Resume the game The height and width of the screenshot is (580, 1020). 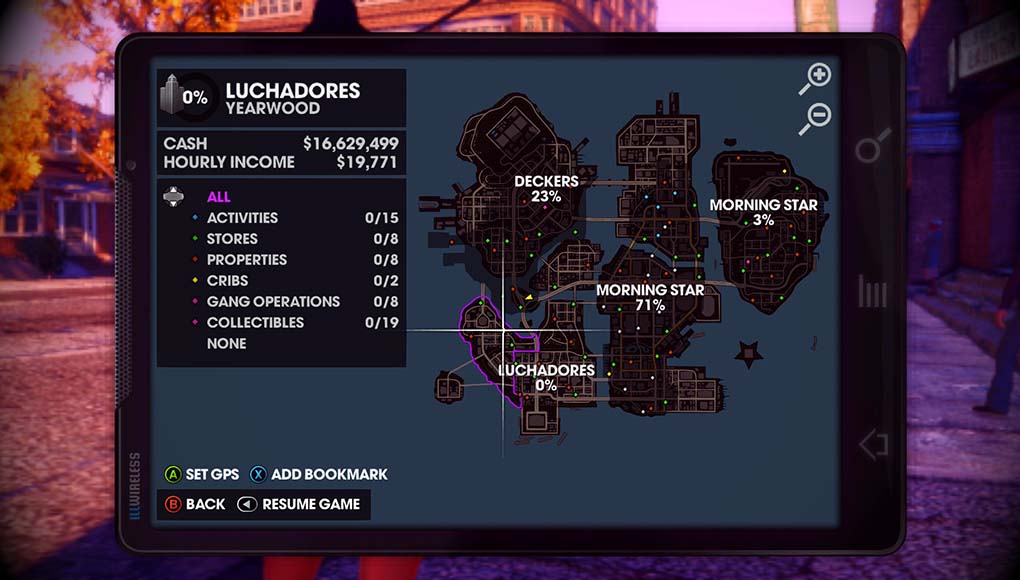tap(299, 504)
